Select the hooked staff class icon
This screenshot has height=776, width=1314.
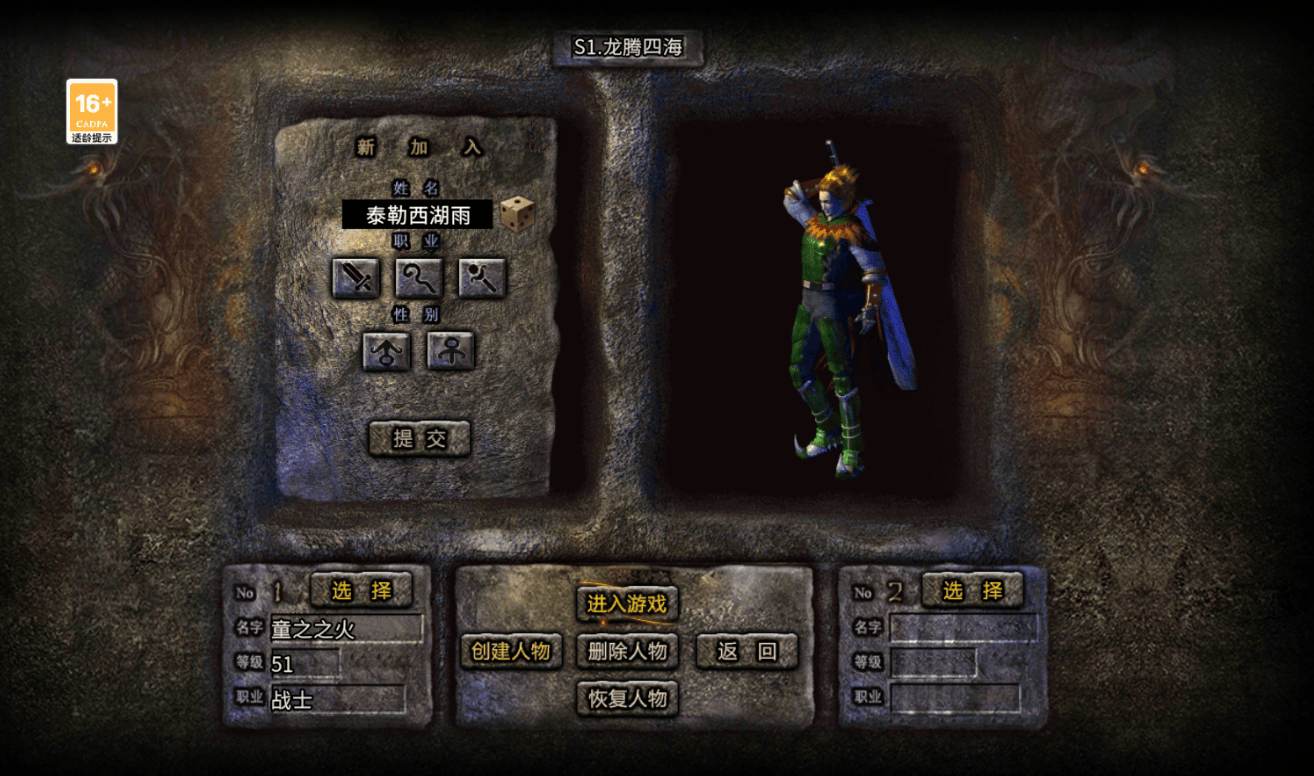[x=419, y=278]
